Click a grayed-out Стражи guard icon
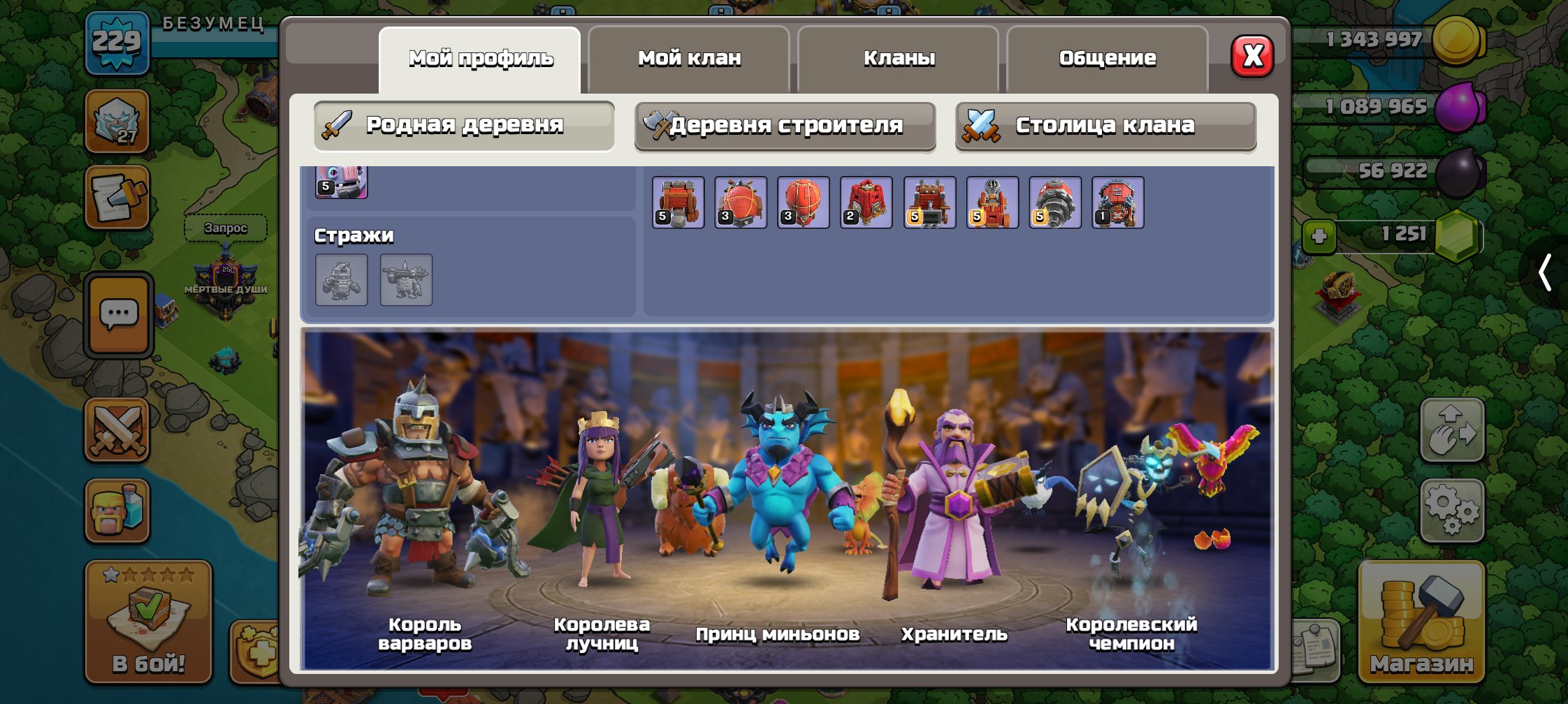 coord(342,280)
